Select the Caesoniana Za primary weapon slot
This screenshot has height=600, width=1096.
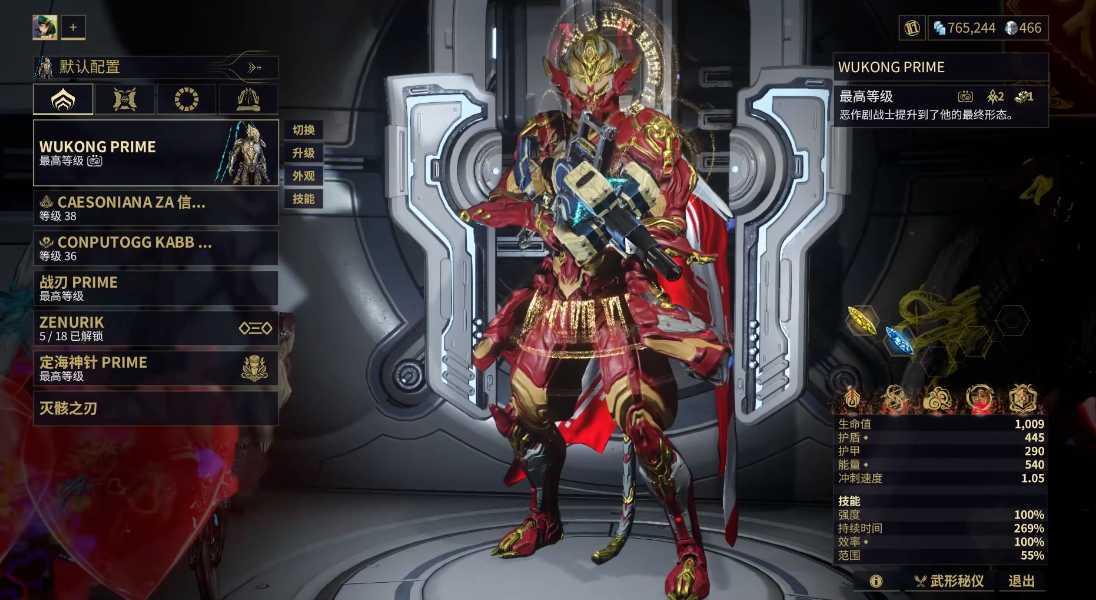click(155, 208)
